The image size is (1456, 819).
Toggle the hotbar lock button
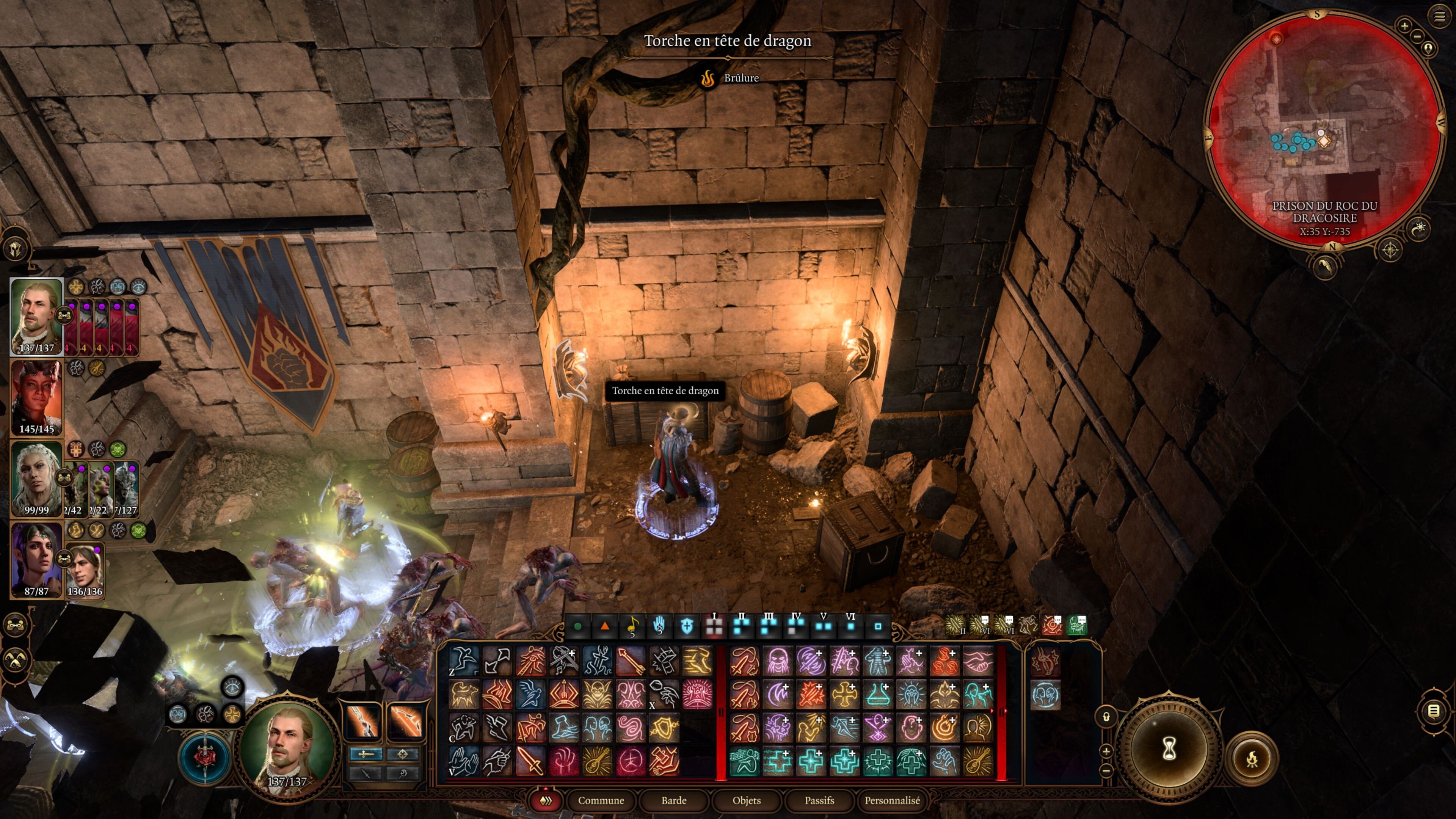pyautogui.click(x=1106, y=717)
